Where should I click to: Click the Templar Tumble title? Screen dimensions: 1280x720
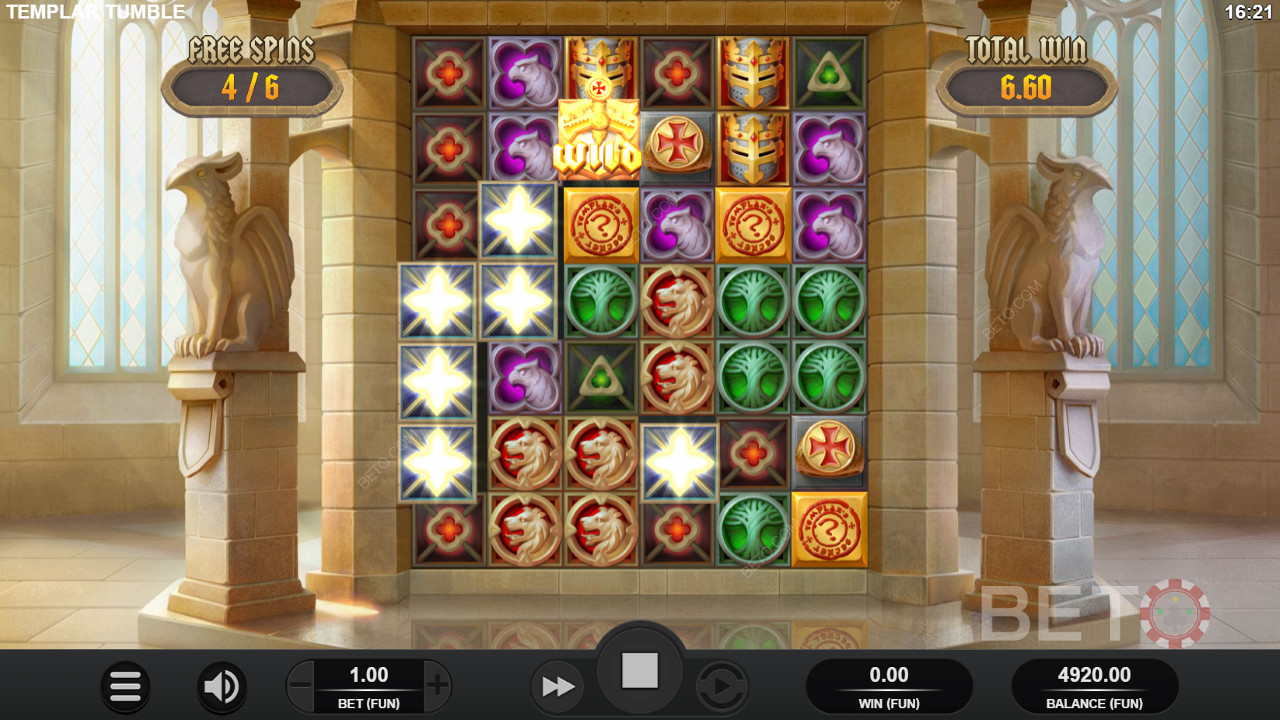(x=95, y=13)
